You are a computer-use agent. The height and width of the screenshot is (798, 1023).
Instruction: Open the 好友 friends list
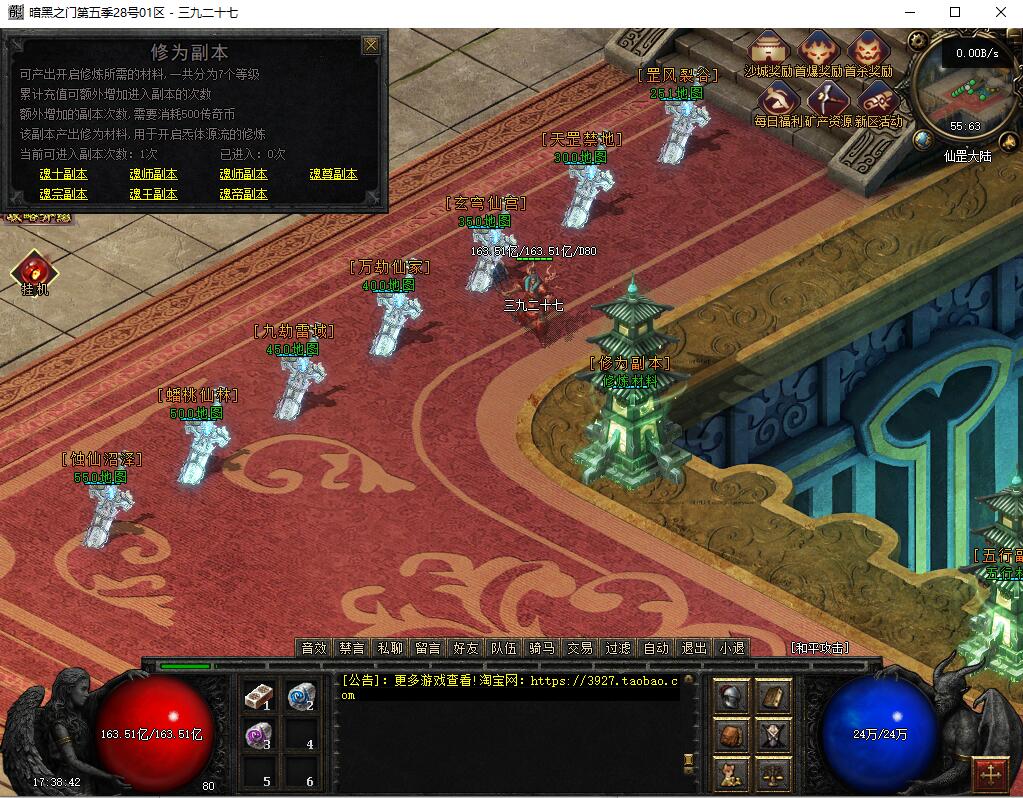click(x=466, y=648)
